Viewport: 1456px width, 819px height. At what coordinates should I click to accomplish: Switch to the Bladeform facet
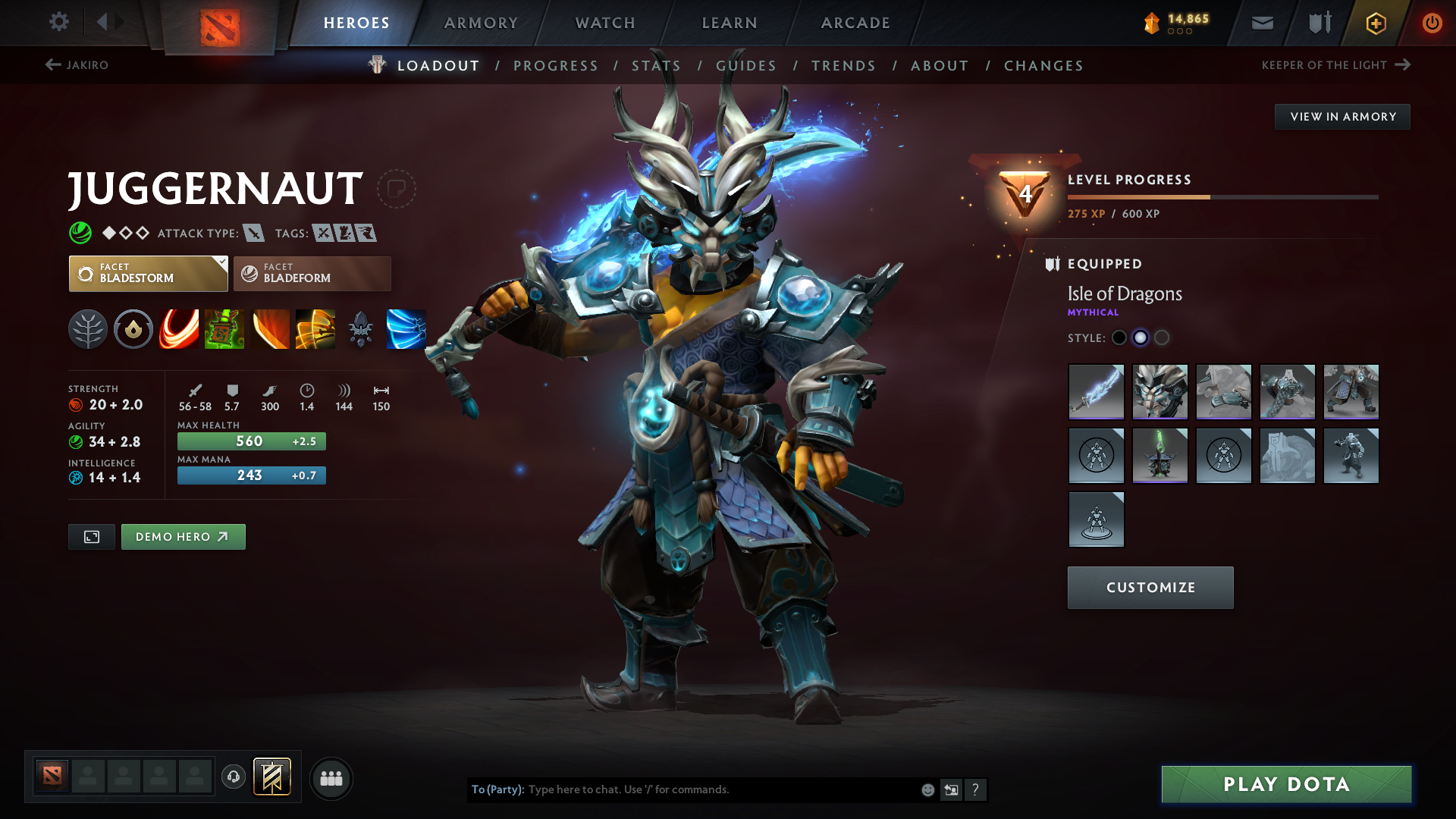311,273
